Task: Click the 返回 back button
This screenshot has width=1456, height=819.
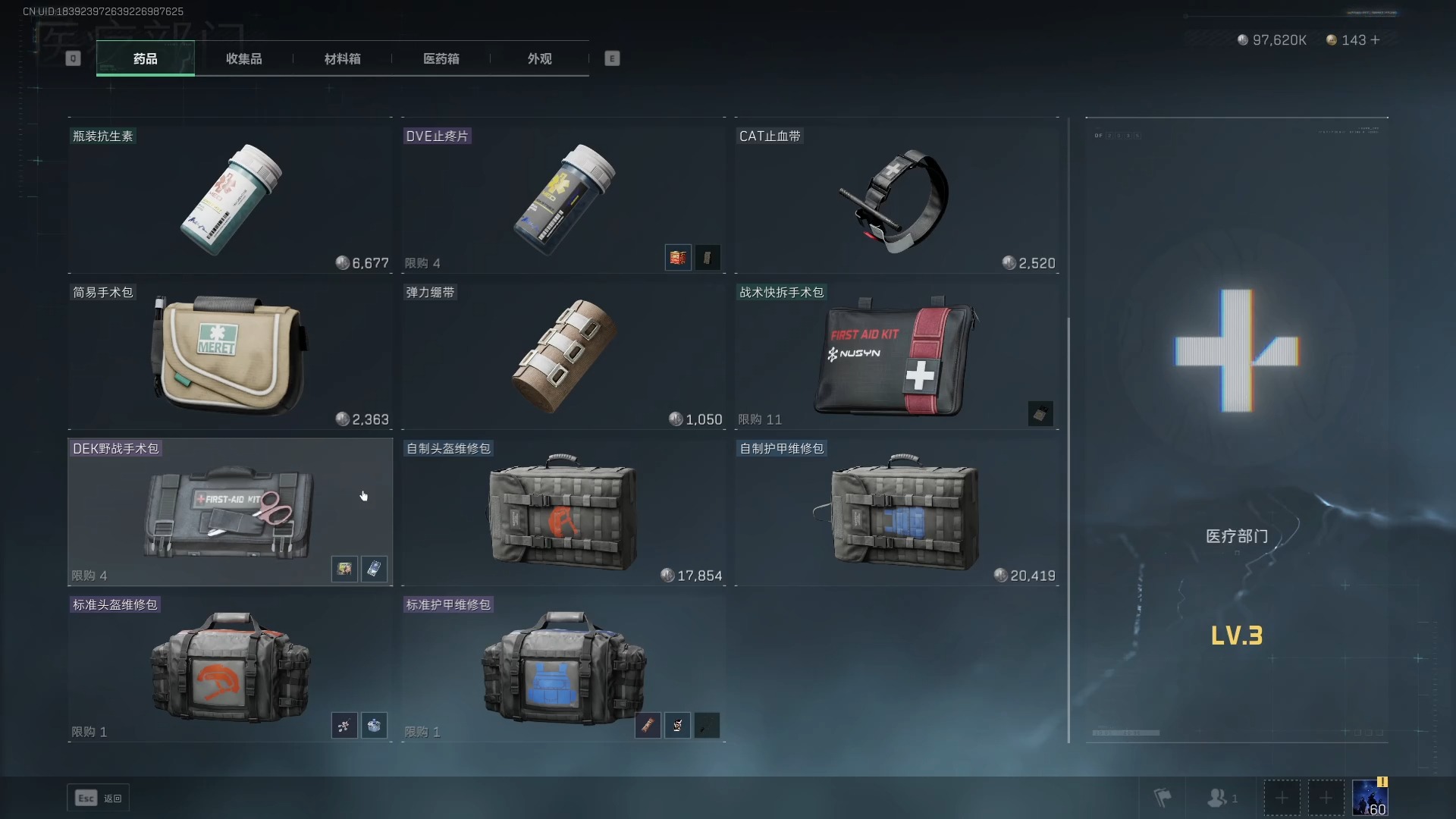Action: coord(99,798)
